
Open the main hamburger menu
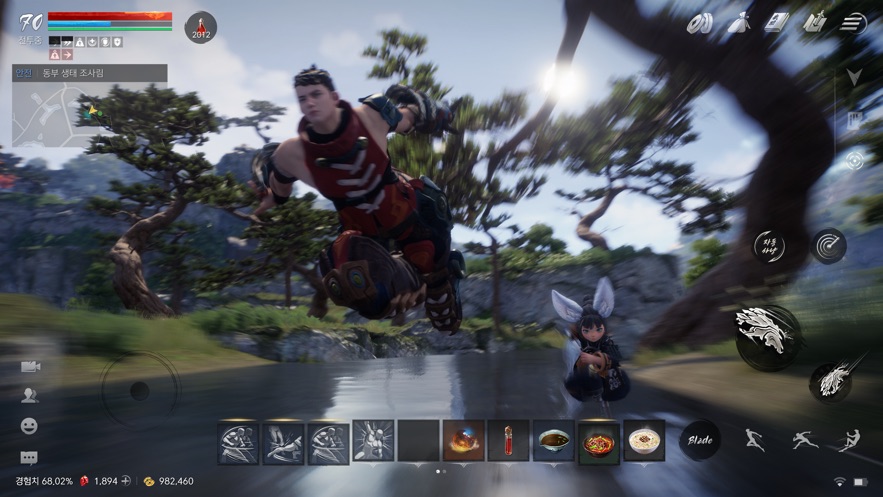click(852, 23)
